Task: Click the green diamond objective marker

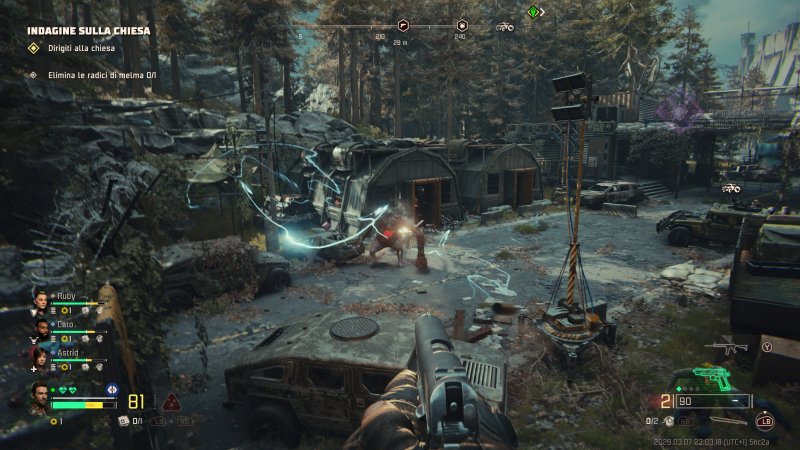Action: 534,12
